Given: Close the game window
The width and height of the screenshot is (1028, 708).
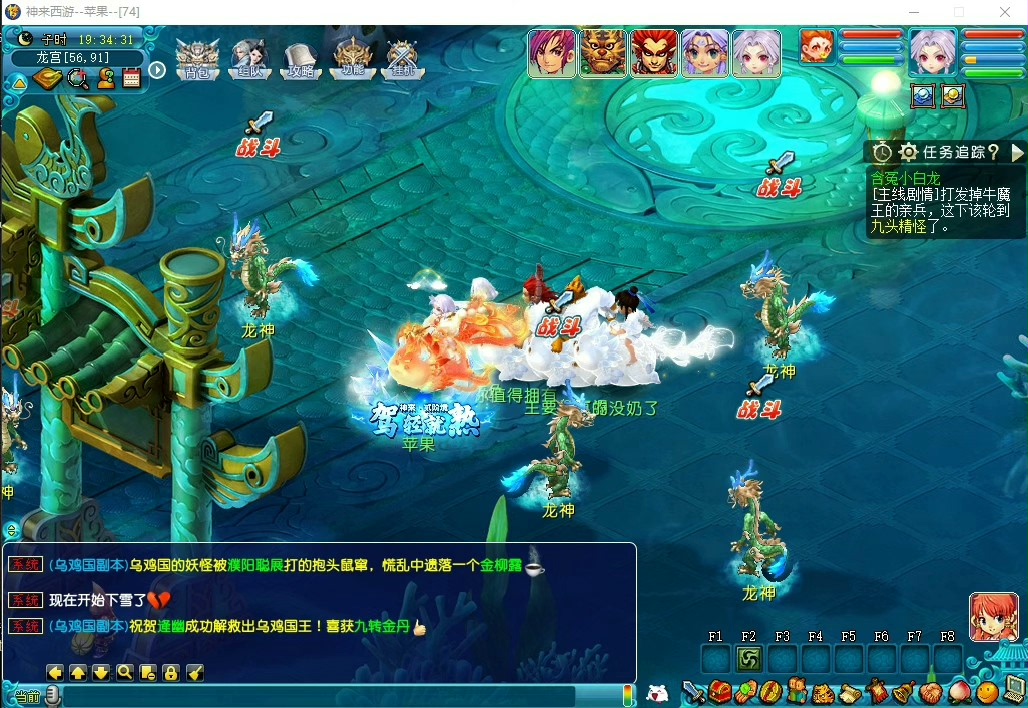Looking at the screenshot, I should (x=1004, y=12).
